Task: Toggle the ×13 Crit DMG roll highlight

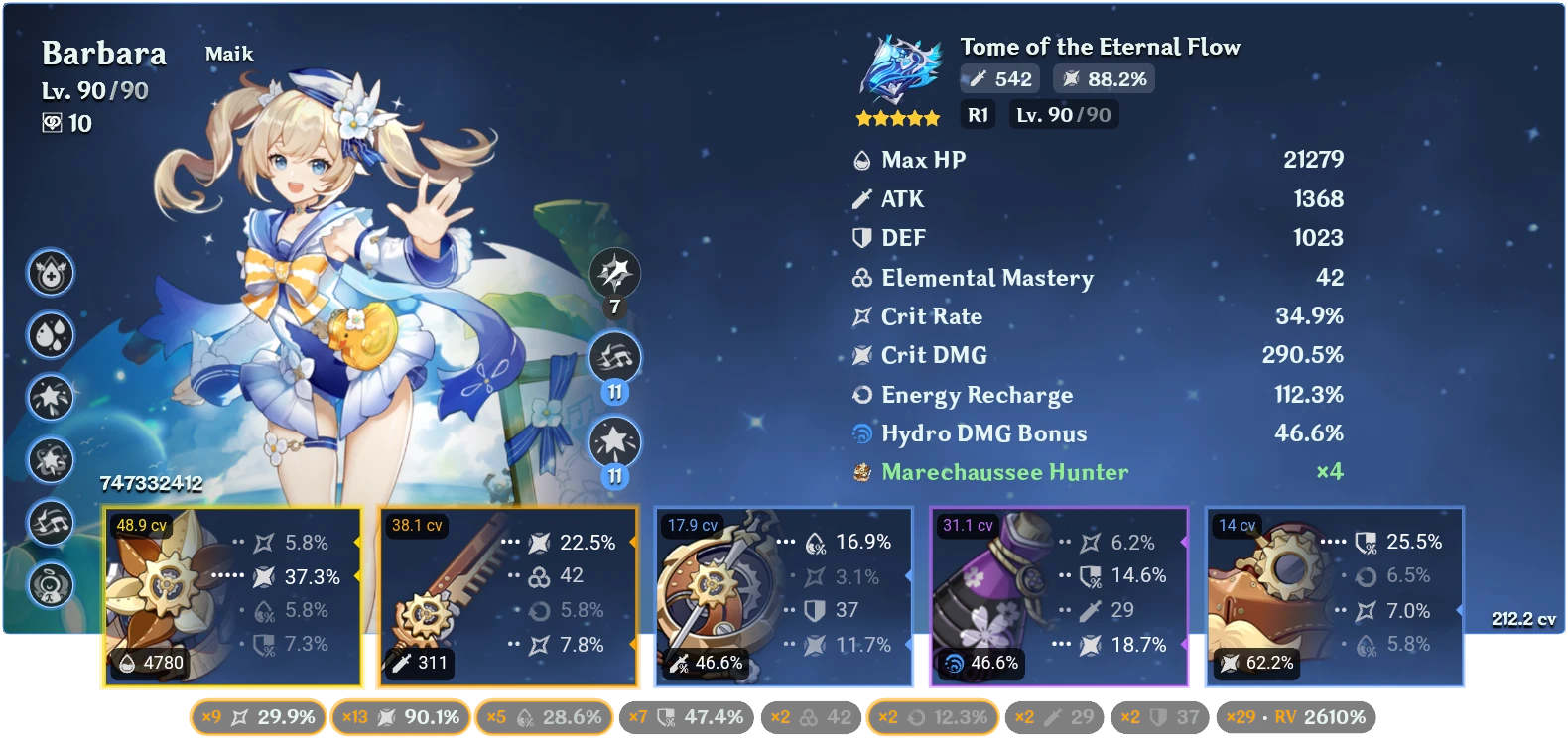Action: (x=401, y=716)
